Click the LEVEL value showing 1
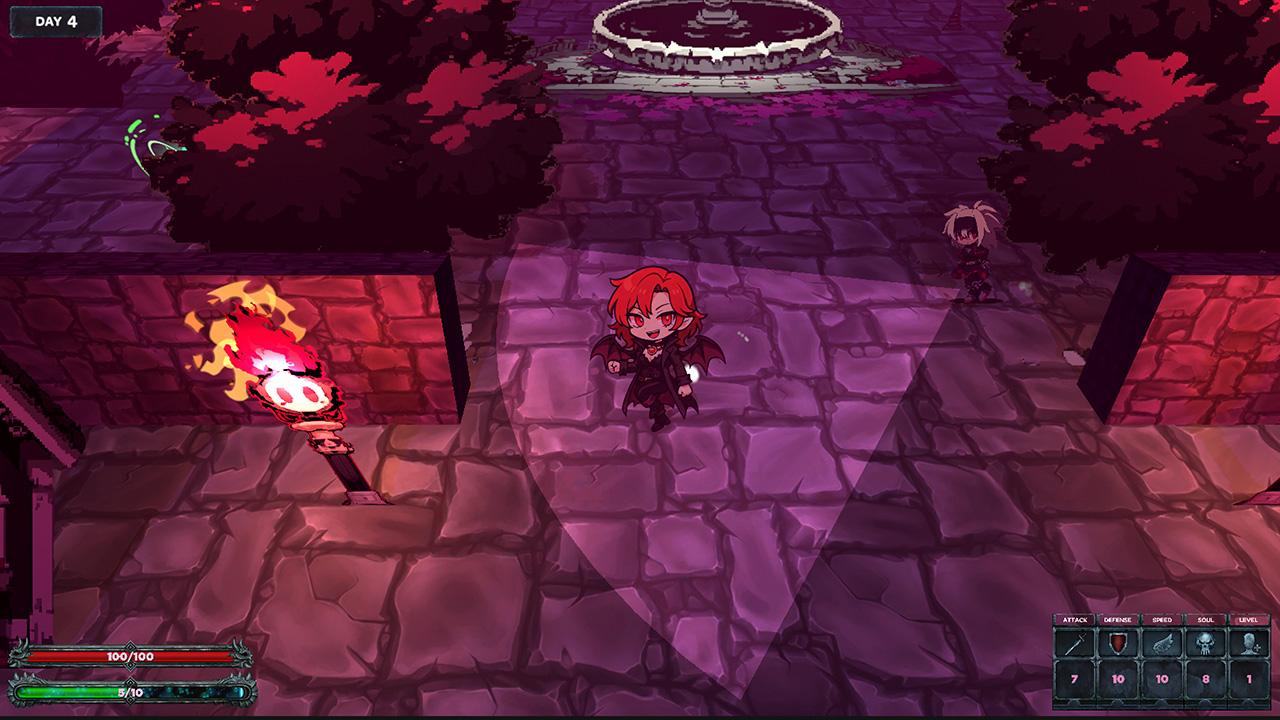This screenshot has width=1280, height=720. (1248, 678)
